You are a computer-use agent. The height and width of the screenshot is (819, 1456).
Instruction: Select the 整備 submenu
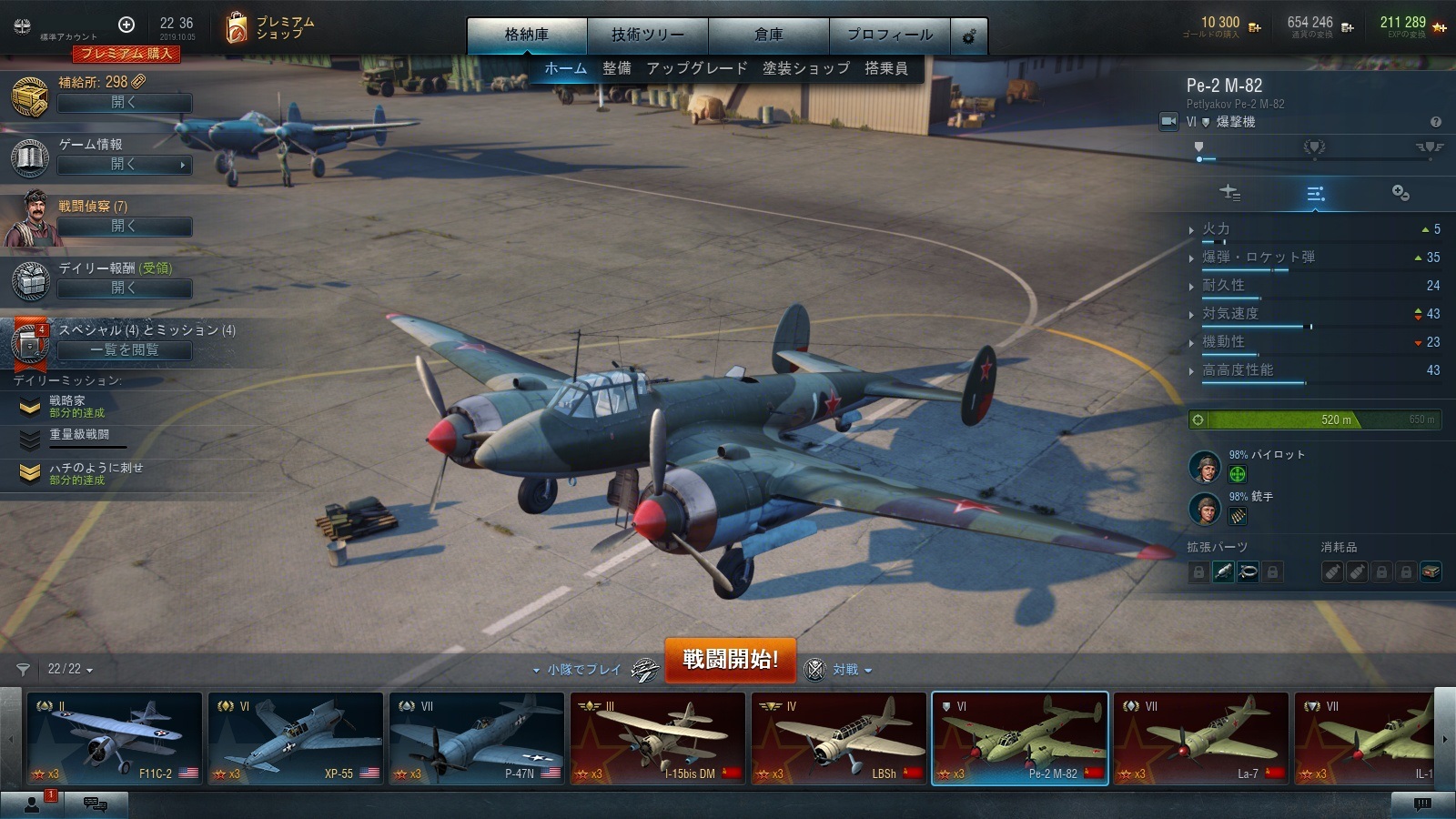coord(616,68)
